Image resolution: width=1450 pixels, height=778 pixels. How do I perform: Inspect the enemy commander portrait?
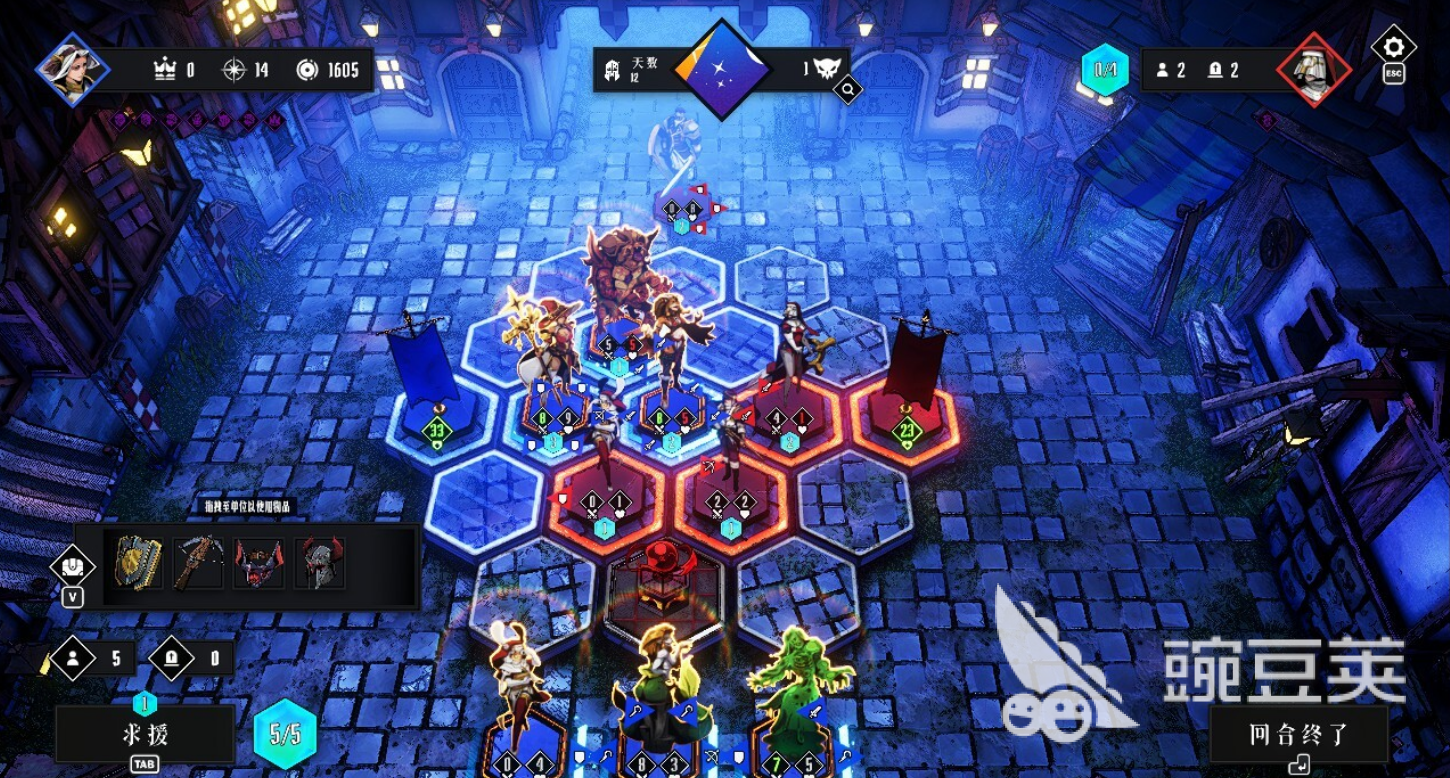click(x=1314, y=69)
